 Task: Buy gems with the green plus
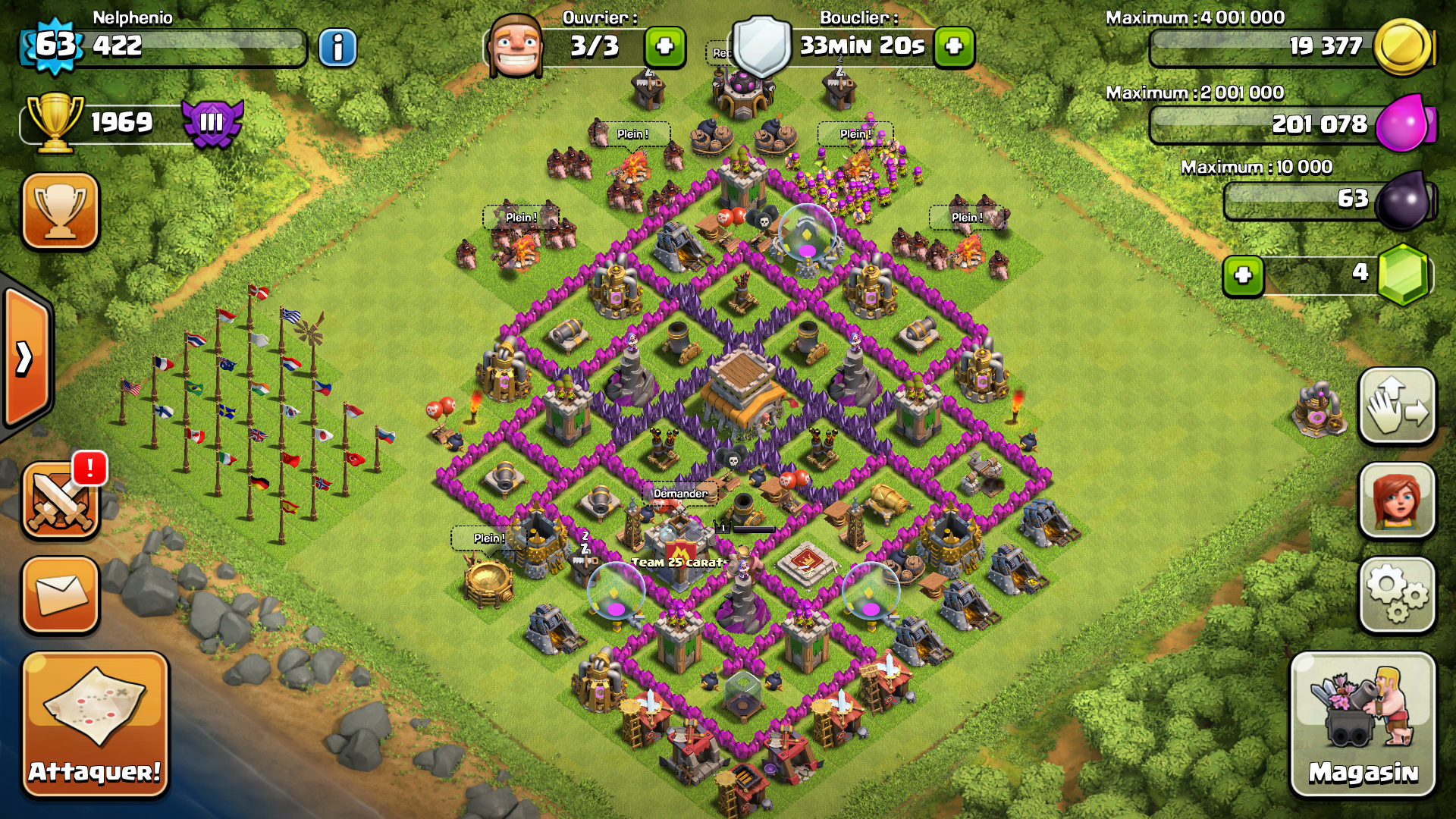tap(1243, 275)
